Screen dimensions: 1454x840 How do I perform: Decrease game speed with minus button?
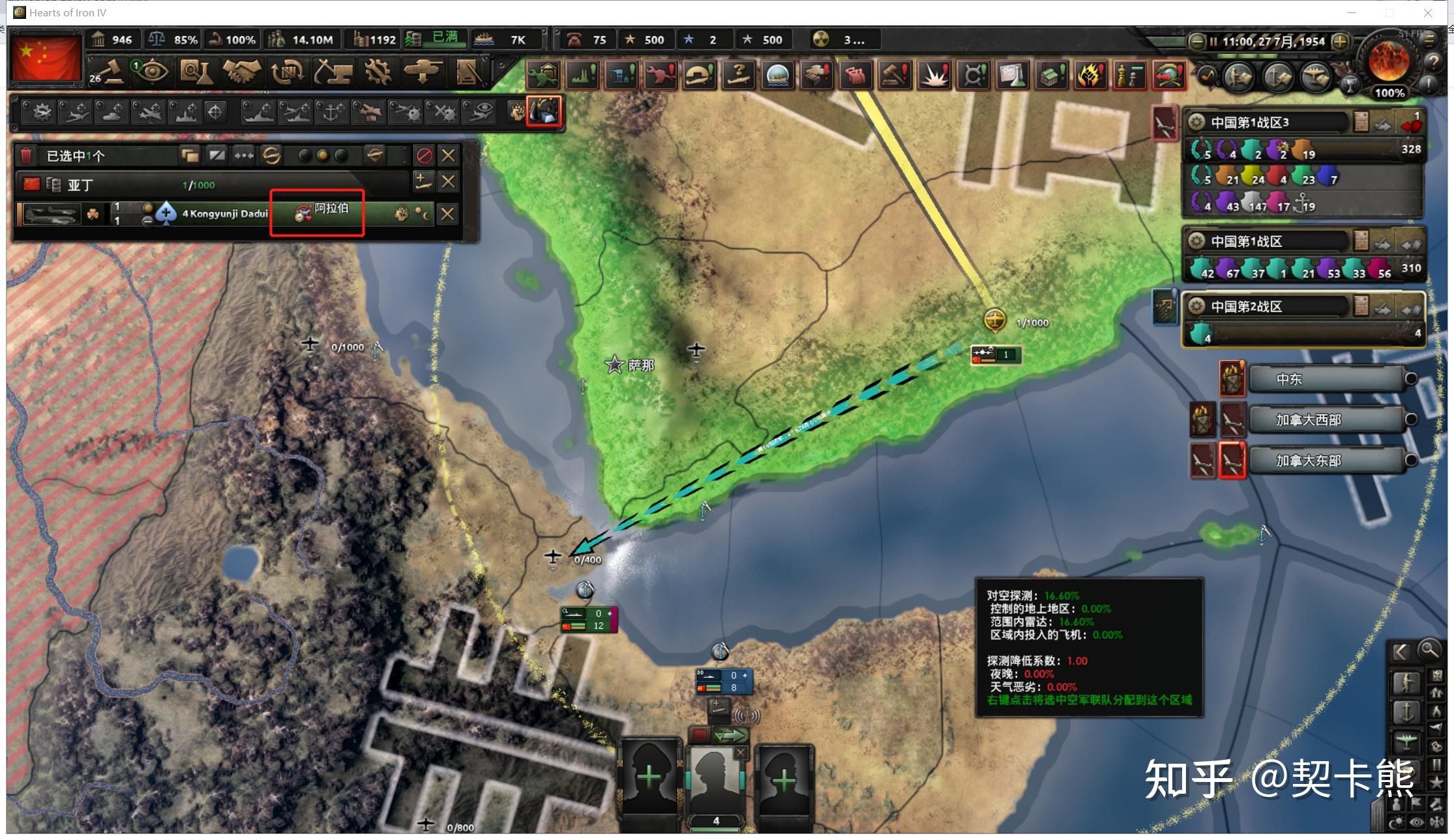(1196, 42)
